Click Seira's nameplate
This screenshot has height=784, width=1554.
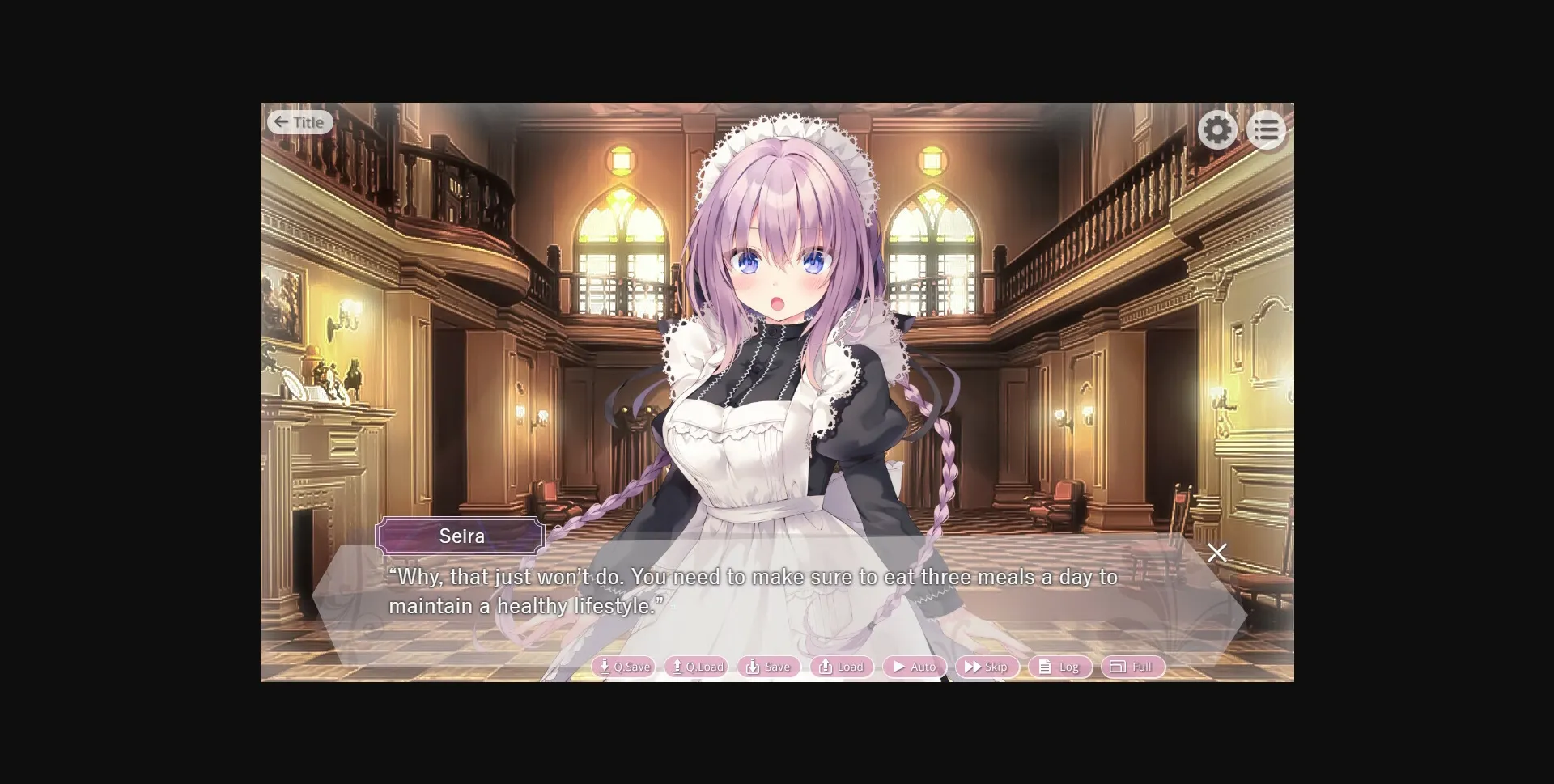coord(461,536)
